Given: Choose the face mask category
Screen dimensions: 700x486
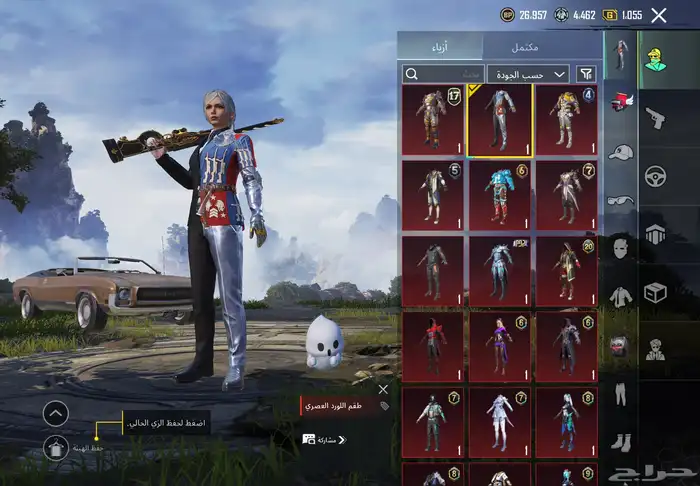Looking at the screenshot, I should 621,247.
